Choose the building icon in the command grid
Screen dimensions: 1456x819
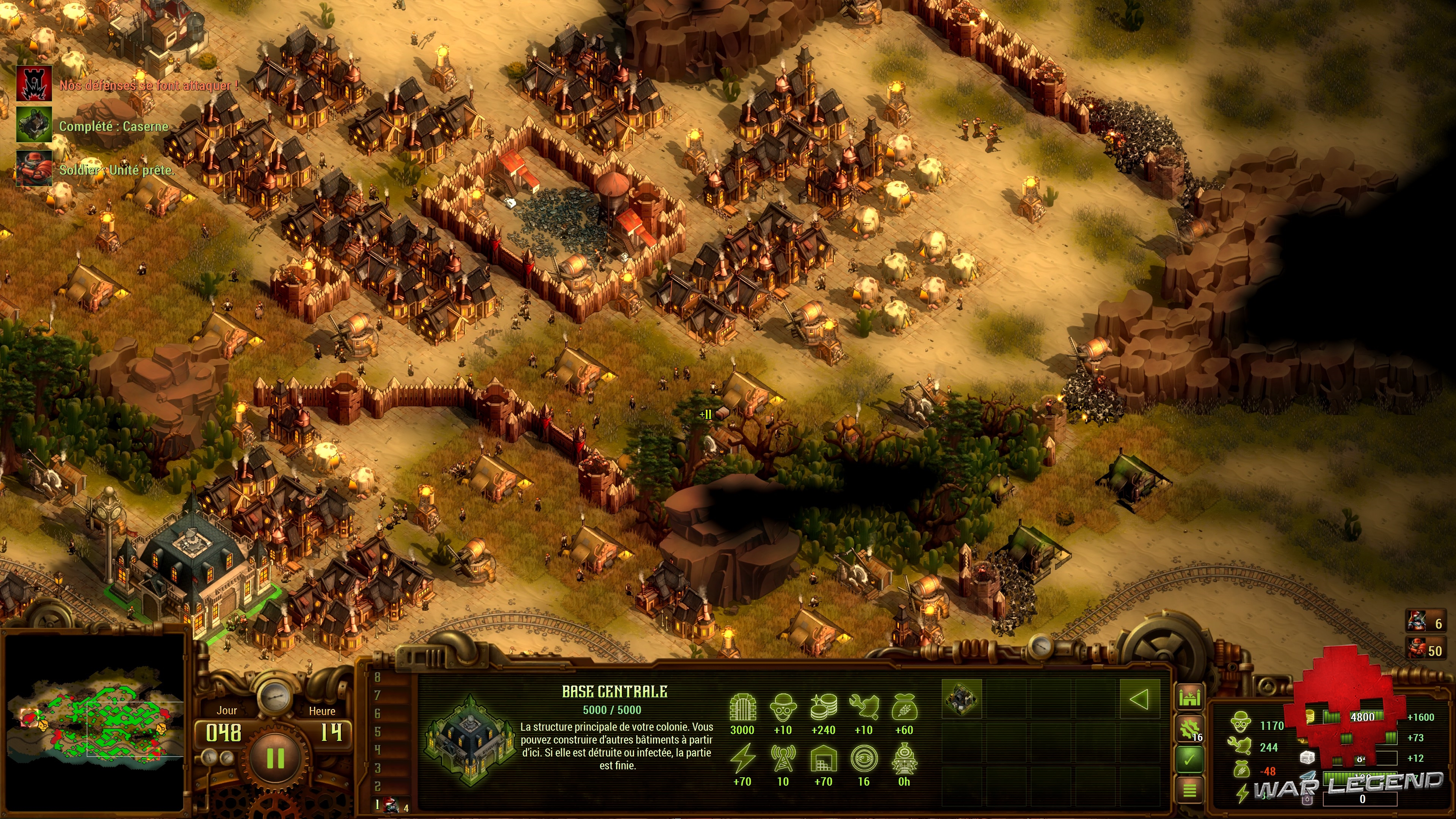coord(962,699)
